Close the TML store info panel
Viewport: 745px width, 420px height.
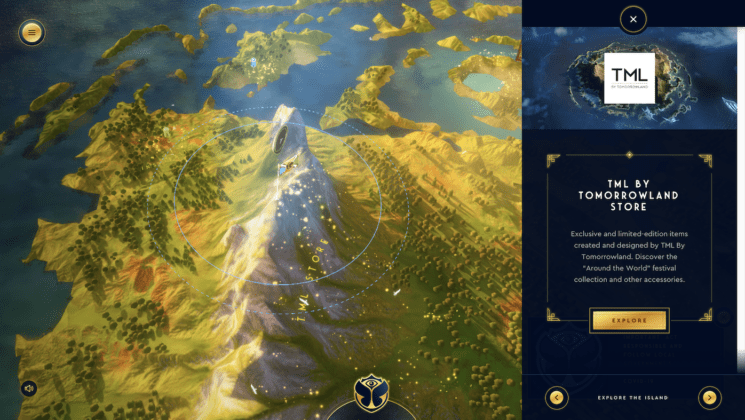[x=633, y=19]
